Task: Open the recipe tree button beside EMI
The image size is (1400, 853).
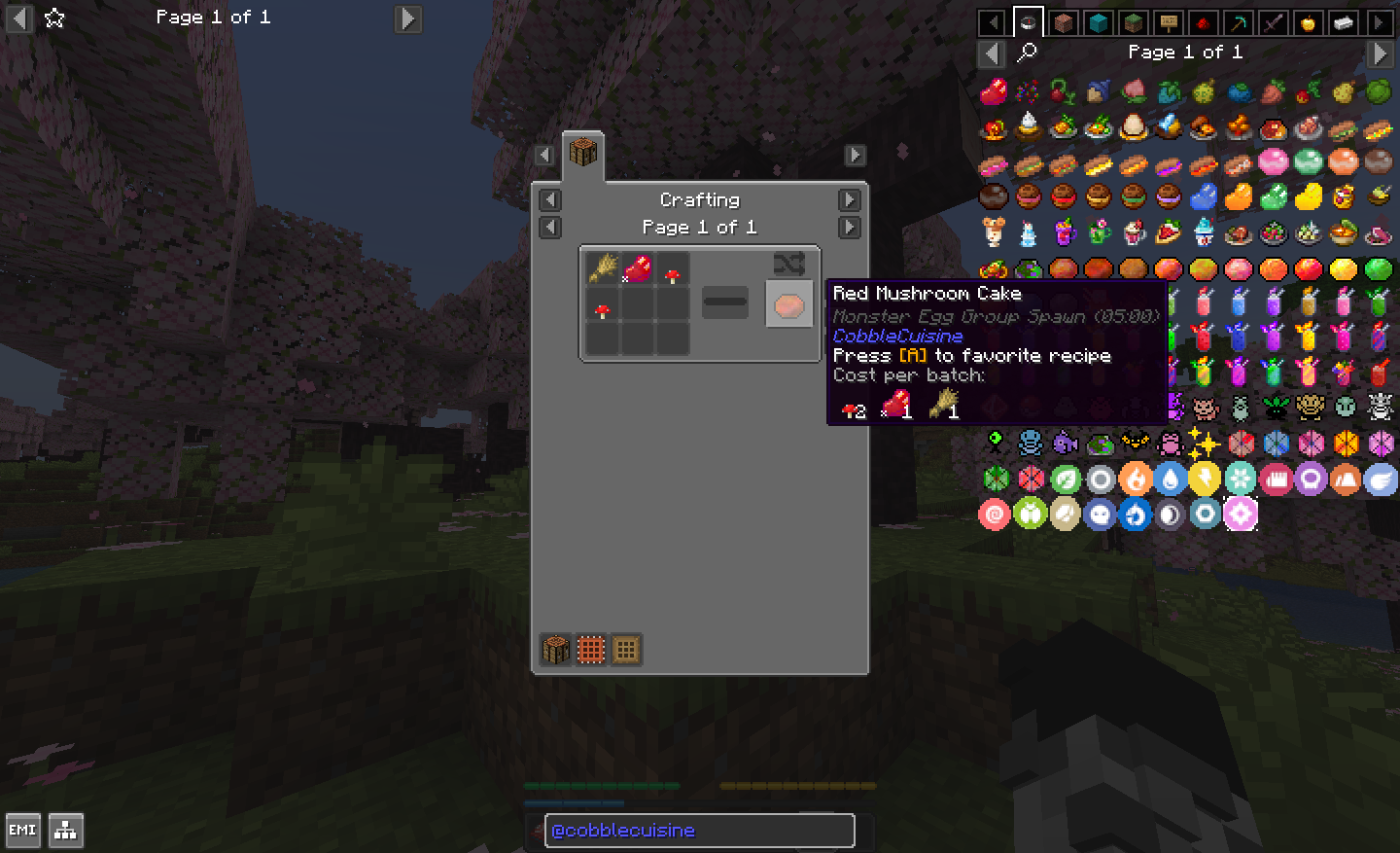Action: click(x=66, y=831)
